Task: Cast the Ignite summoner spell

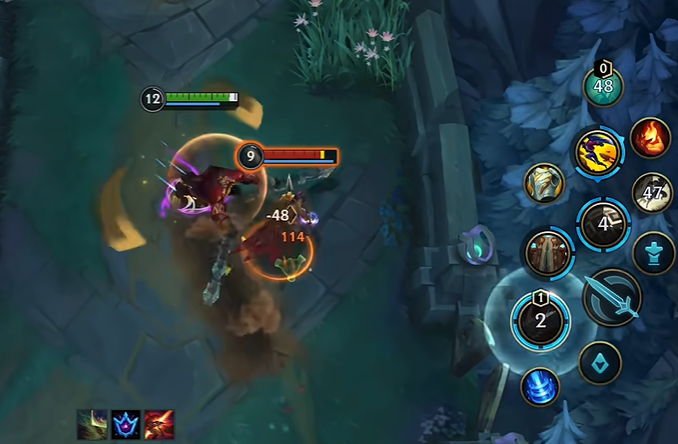Action: pos(650,138)
